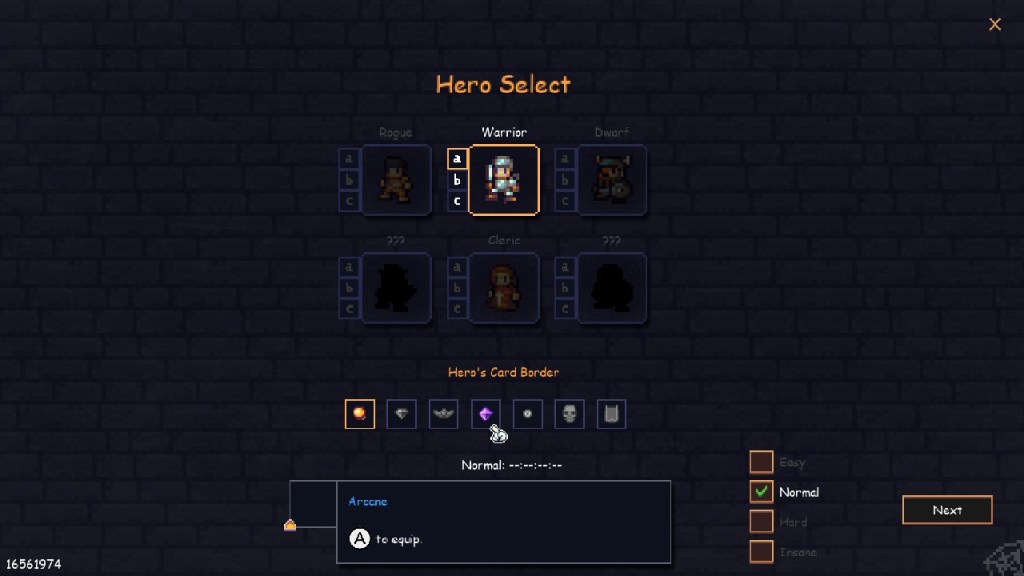
Task: Choose Warrior variant b
Action: click(x=457, y=180)
